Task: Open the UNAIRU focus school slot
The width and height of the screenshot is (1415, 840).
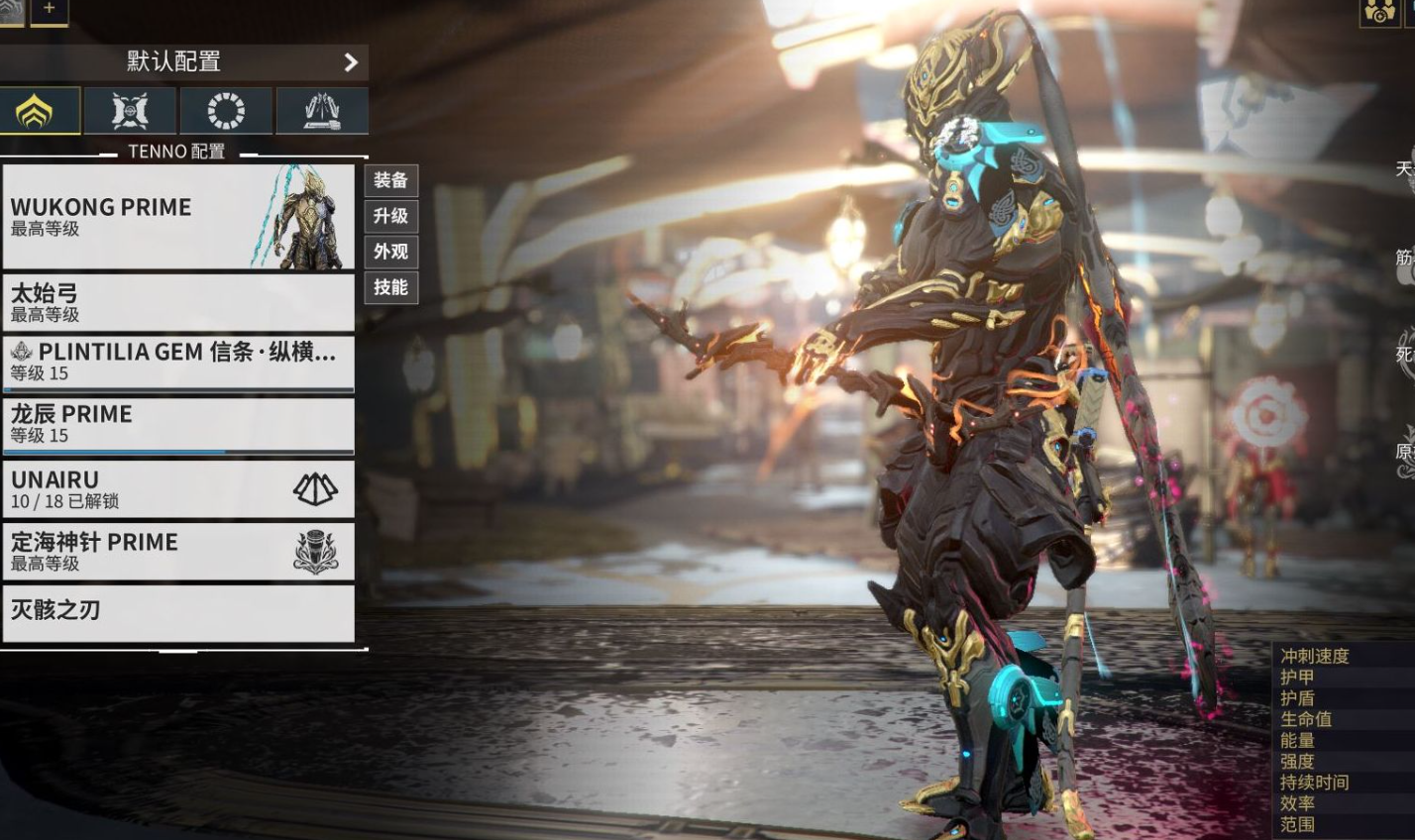Action: click(x=178, y=489)
